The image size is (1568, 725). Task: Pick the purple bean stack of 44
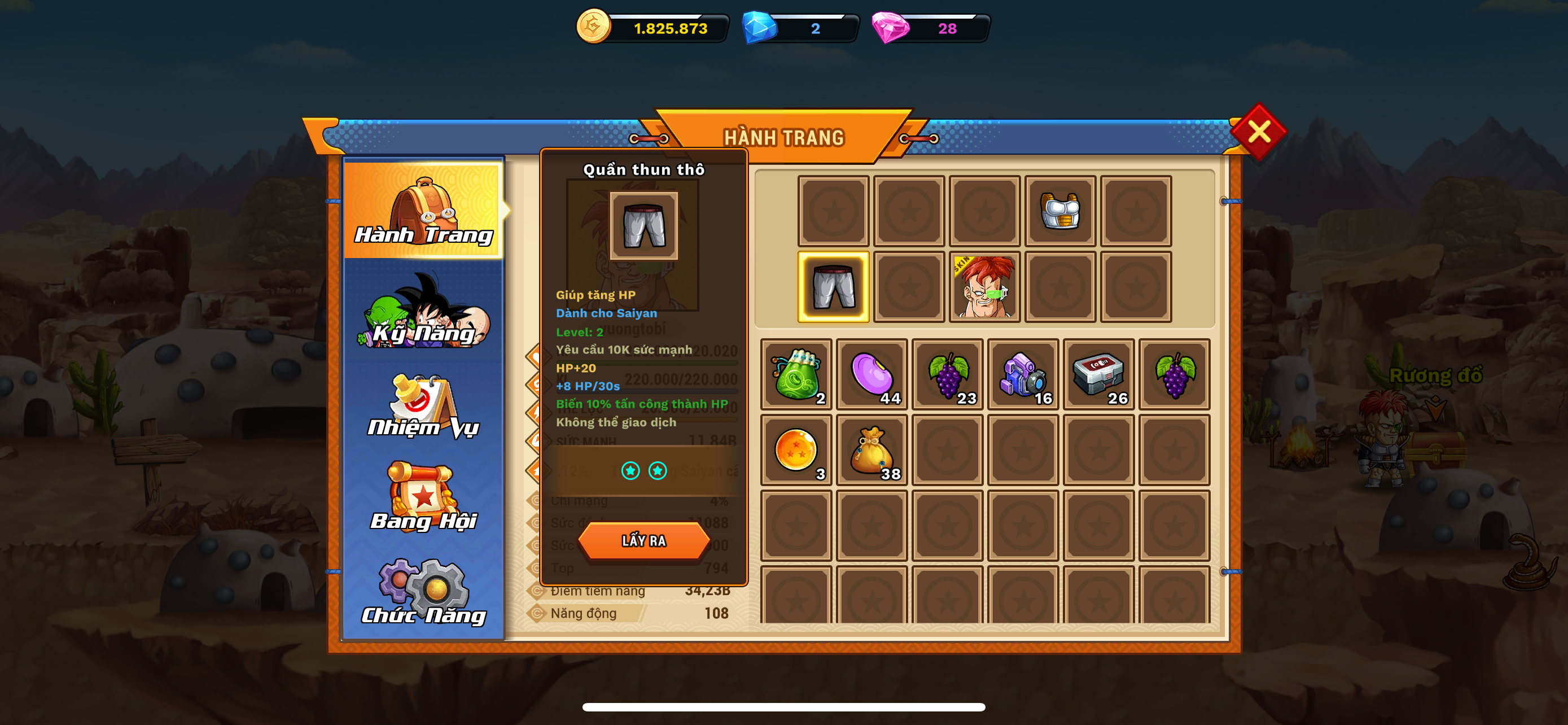pyautogui.click(x=871, y=374)
